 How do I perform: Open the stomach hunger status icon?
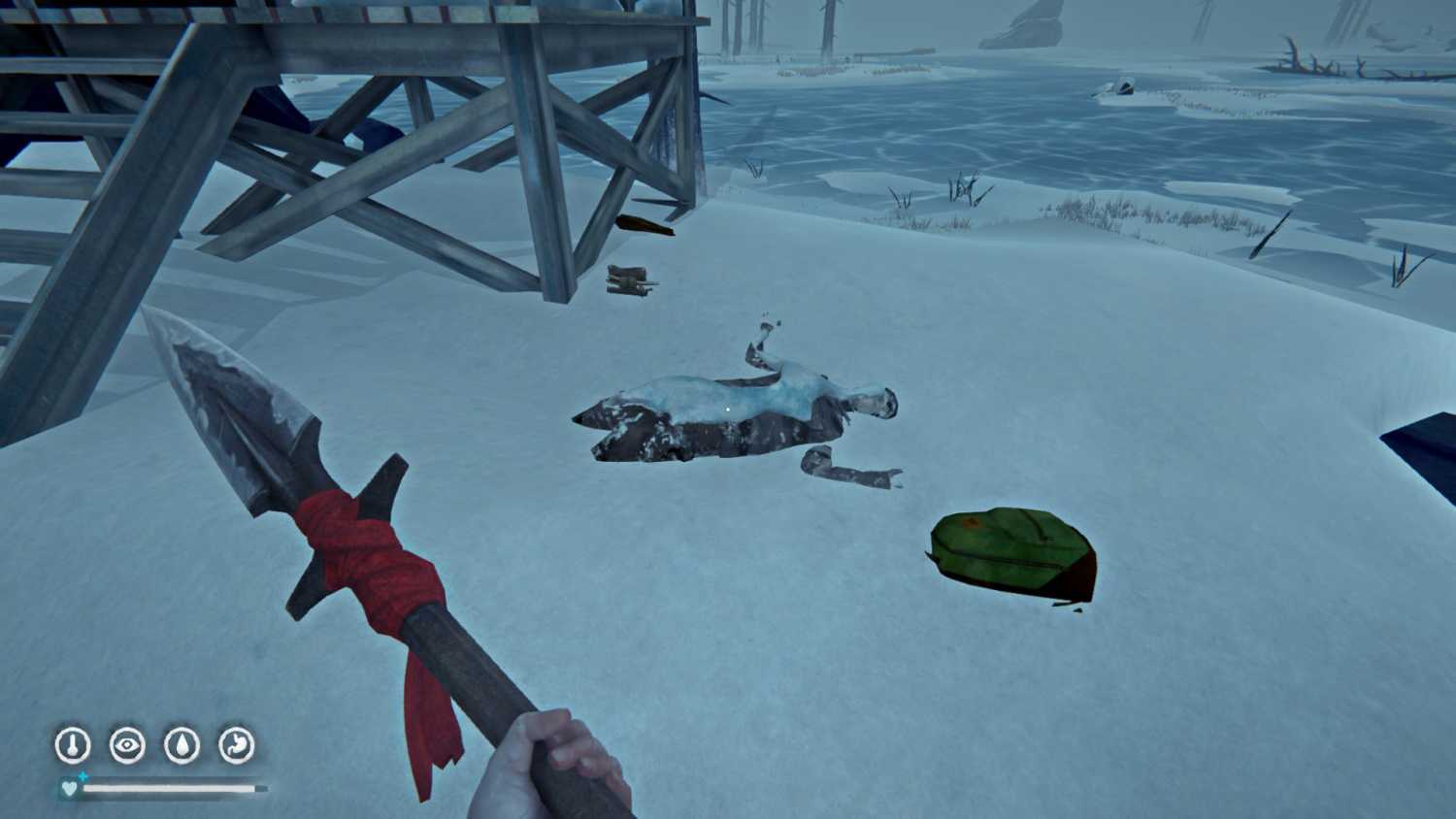[236, 745]
